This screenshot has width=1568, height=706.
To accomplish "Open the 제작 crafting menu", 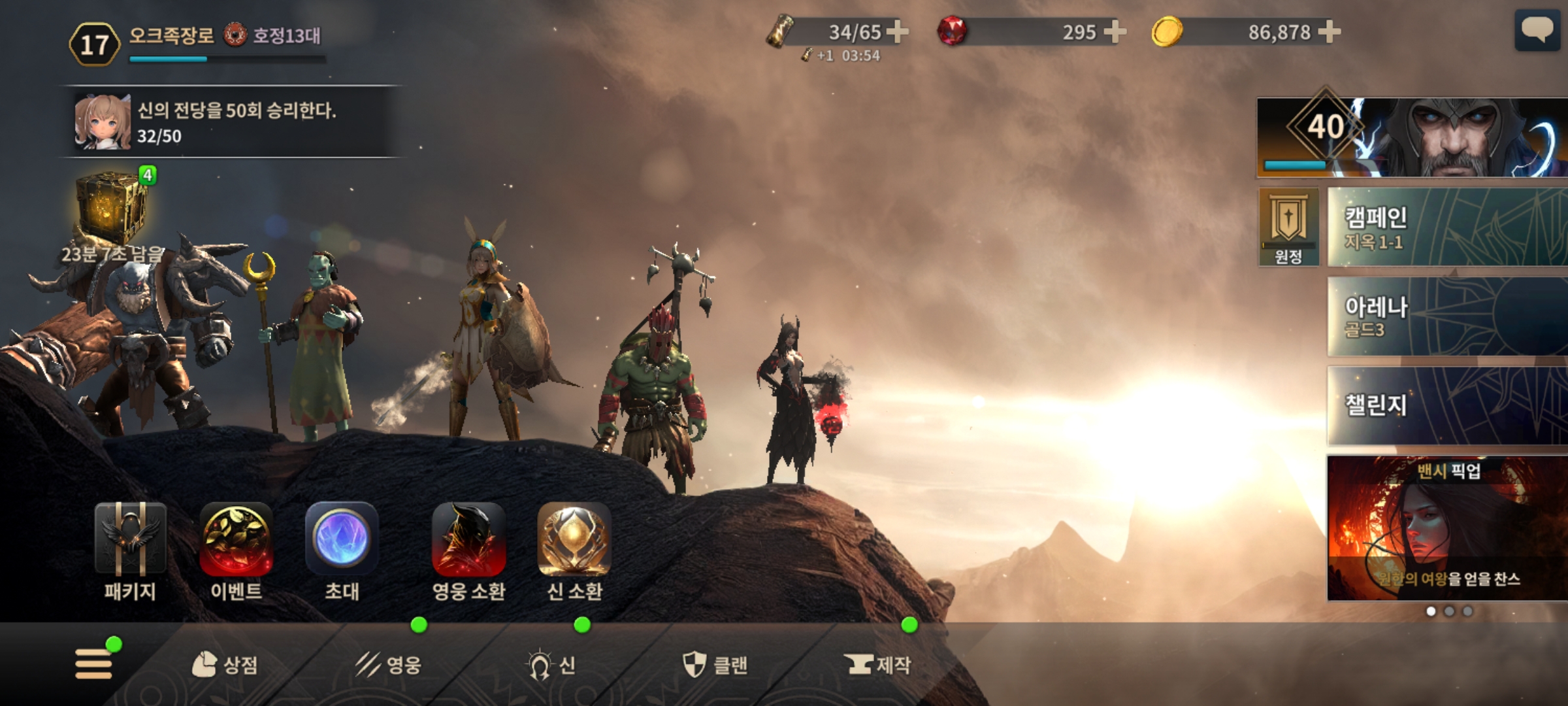I will coord(877,665).
